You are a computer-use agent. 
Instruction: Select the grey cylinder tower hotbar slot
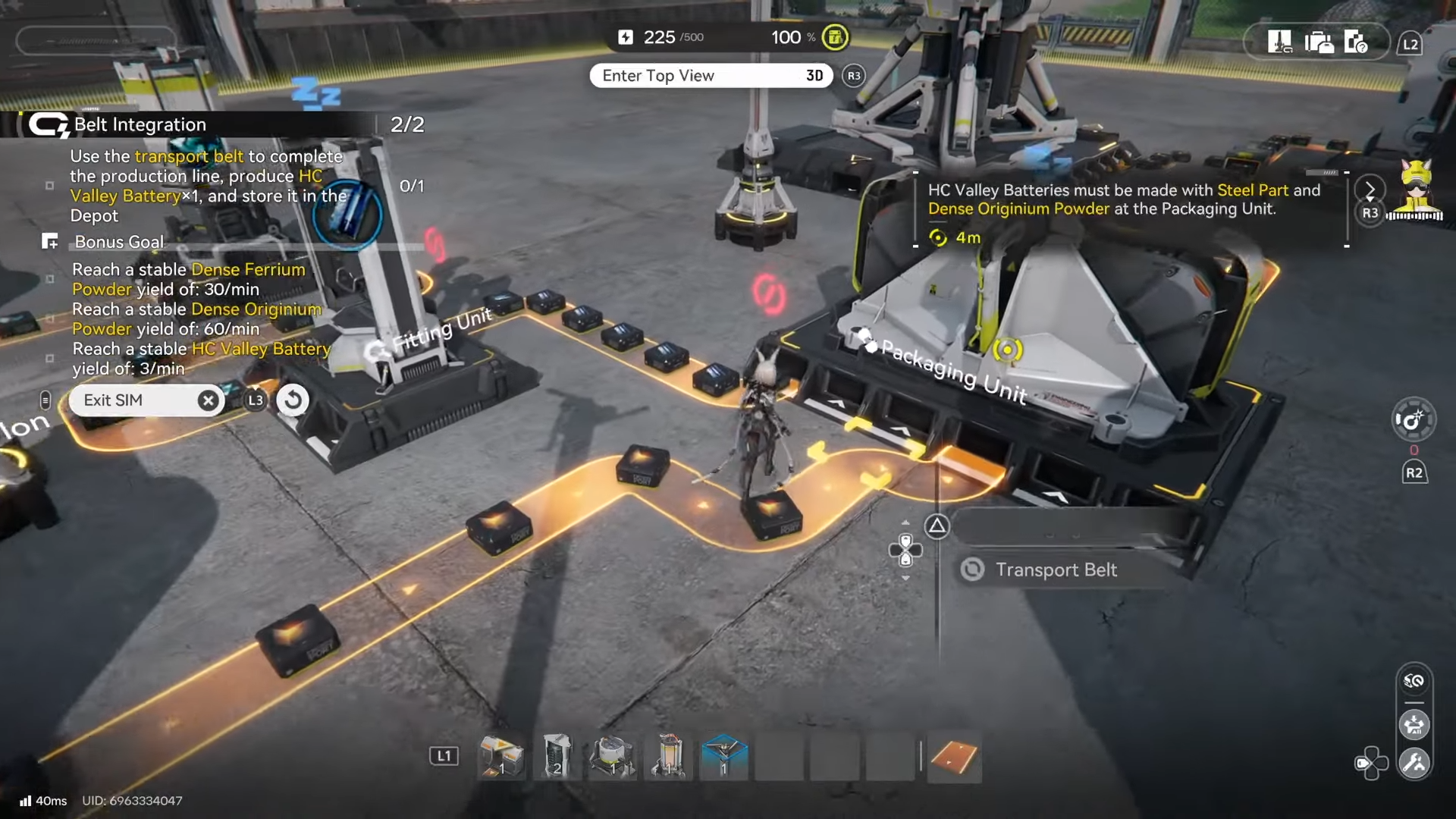click(x=557, y=757)
